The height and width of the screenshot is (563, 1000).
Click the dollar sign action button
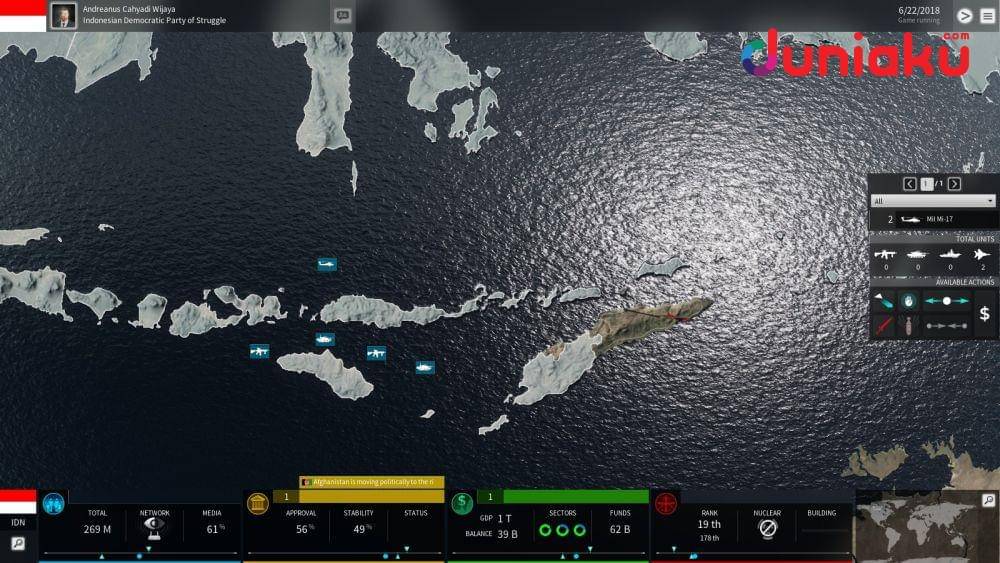click(x=984, y=314)
